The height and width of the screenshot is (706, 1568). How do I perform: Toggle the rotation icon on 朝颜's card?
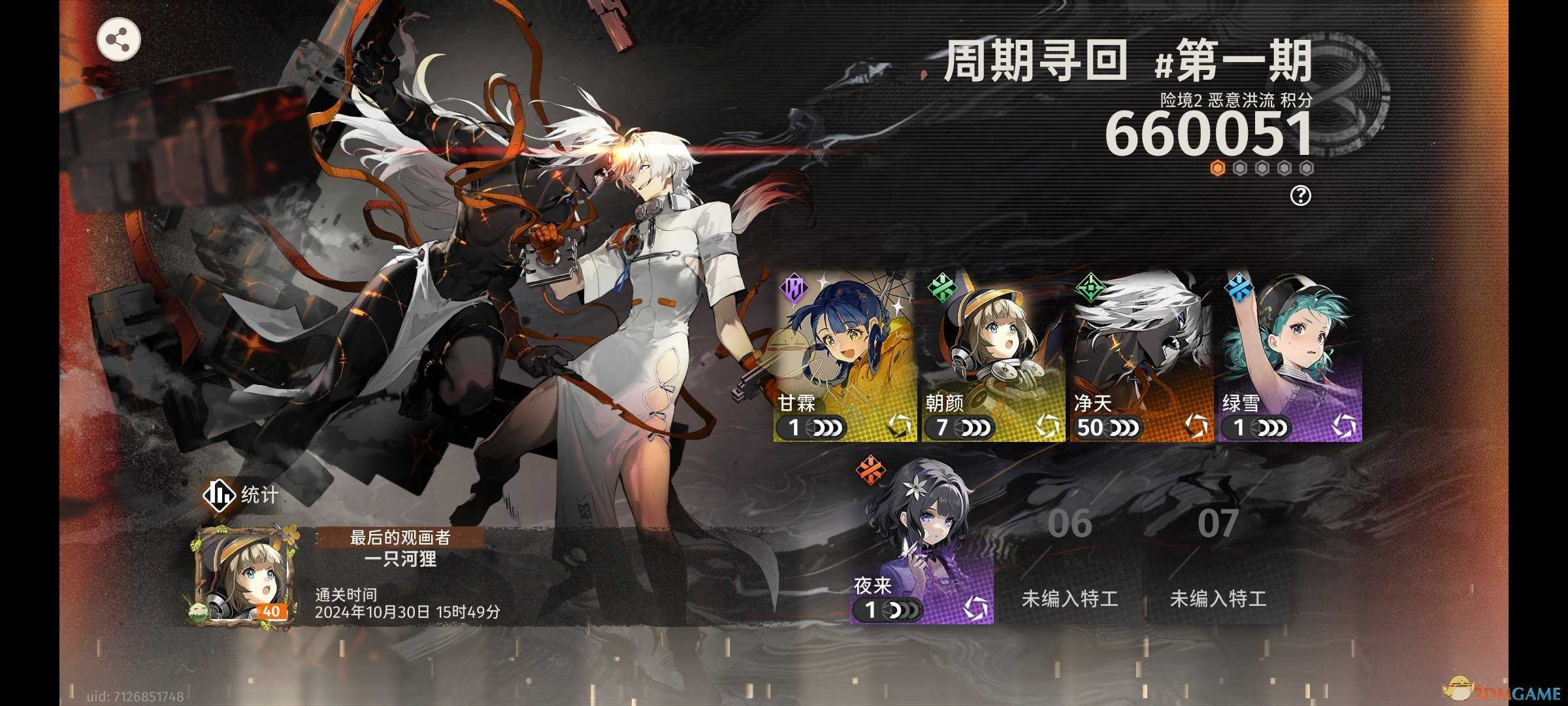[x=1045, y=426]
